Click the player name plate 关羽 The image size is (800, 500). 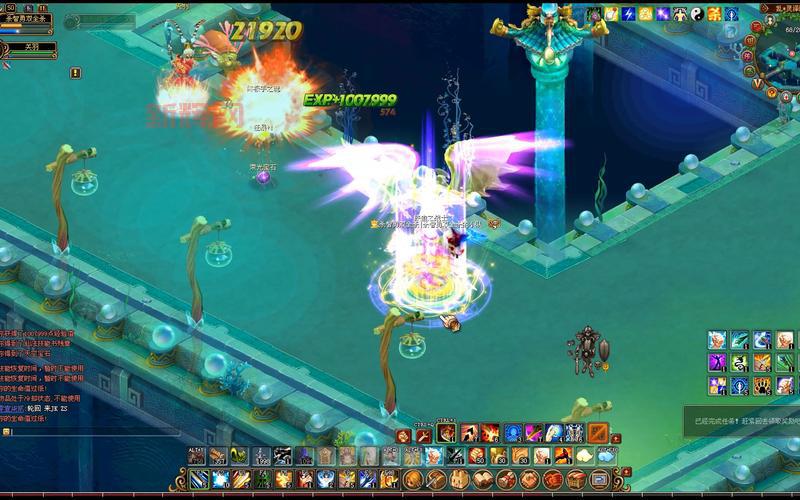pyautogui.click(x=28, y=47)
